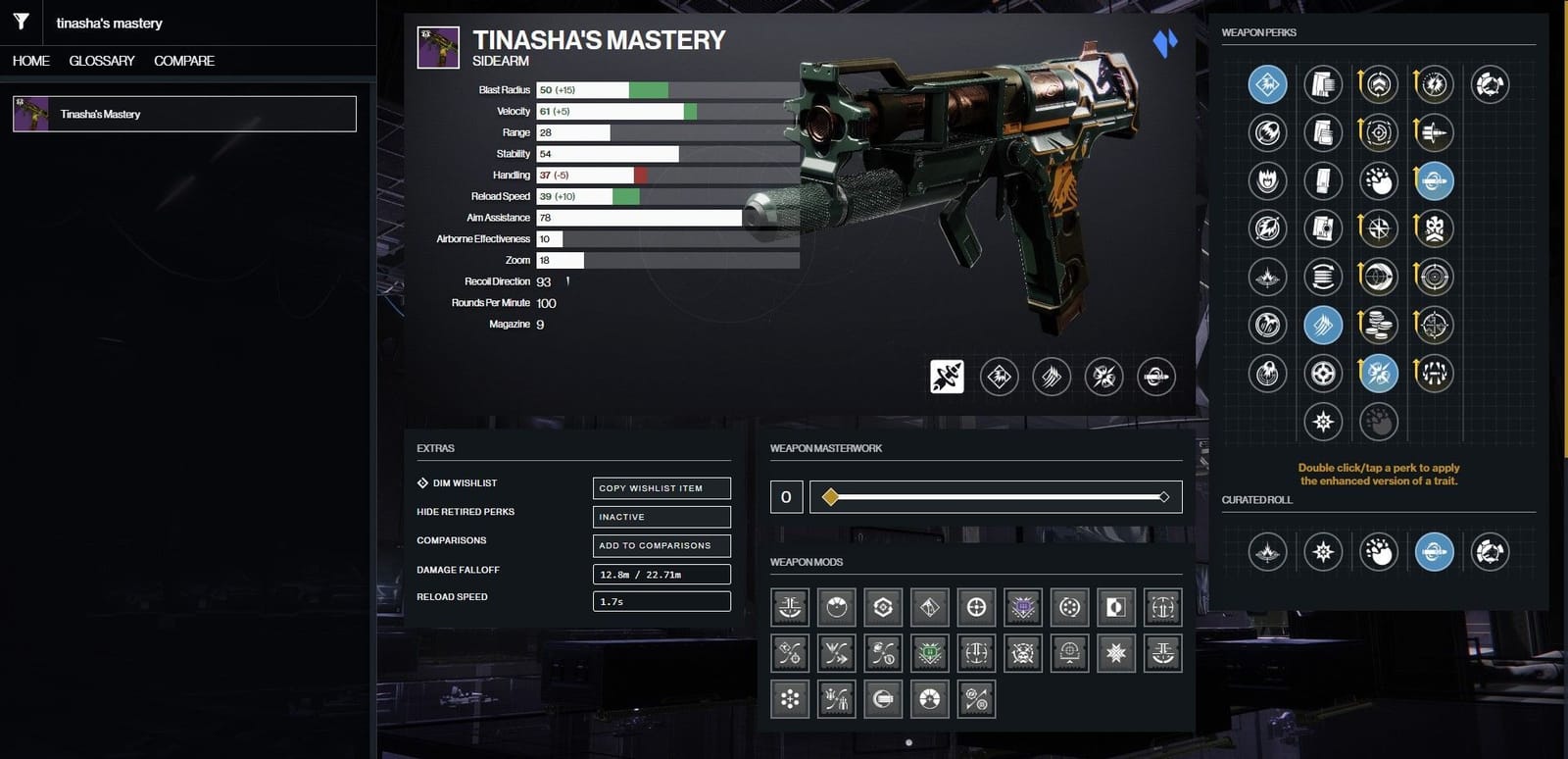This screenshot has height=759, width=1568.
Task: Toggle the Hide Retired Perks Inactive switch
Action: 661,516
